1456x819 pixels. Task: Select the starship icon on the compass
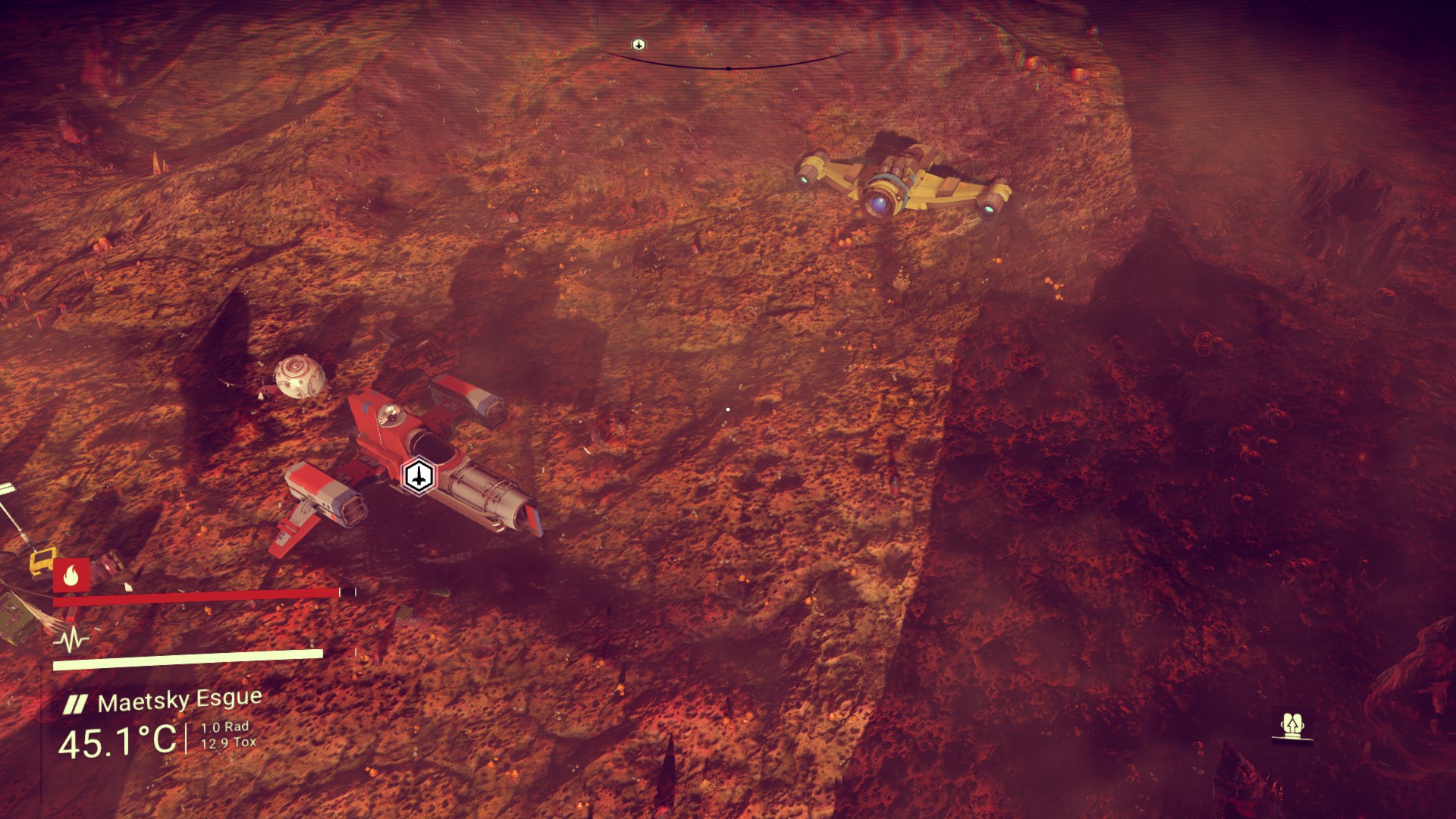(x=639, y=45)
